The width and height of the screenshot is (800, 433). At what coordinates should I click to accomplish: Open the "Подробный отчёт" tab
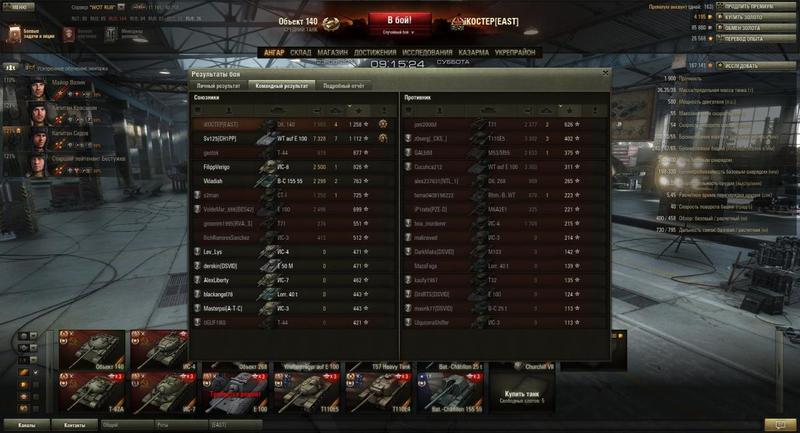point(343,85)
